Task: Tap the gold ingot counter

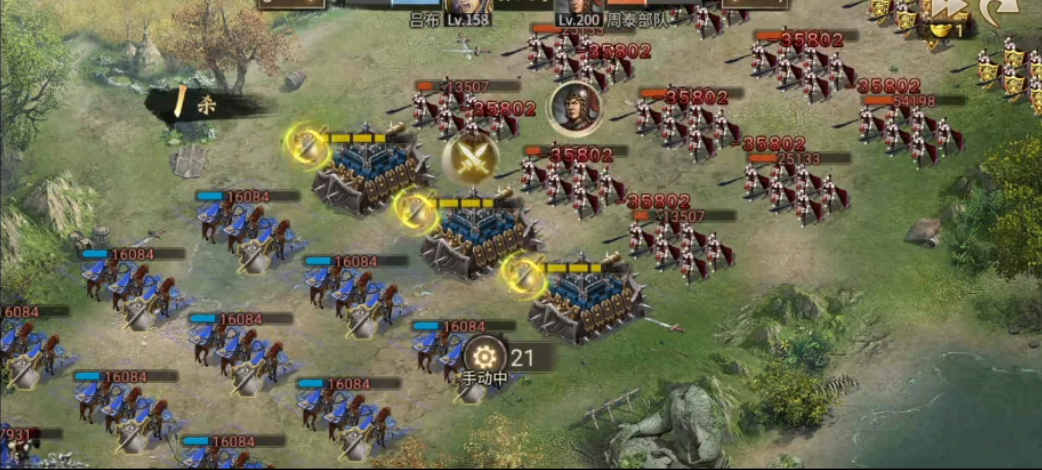Action: pos(943,30)
